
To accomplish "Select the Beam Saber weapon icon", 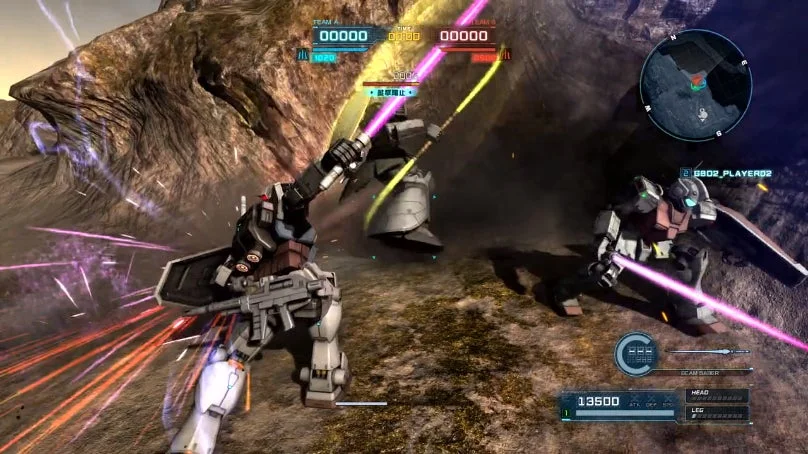I will pyautogui.click(x=706, y=352).
